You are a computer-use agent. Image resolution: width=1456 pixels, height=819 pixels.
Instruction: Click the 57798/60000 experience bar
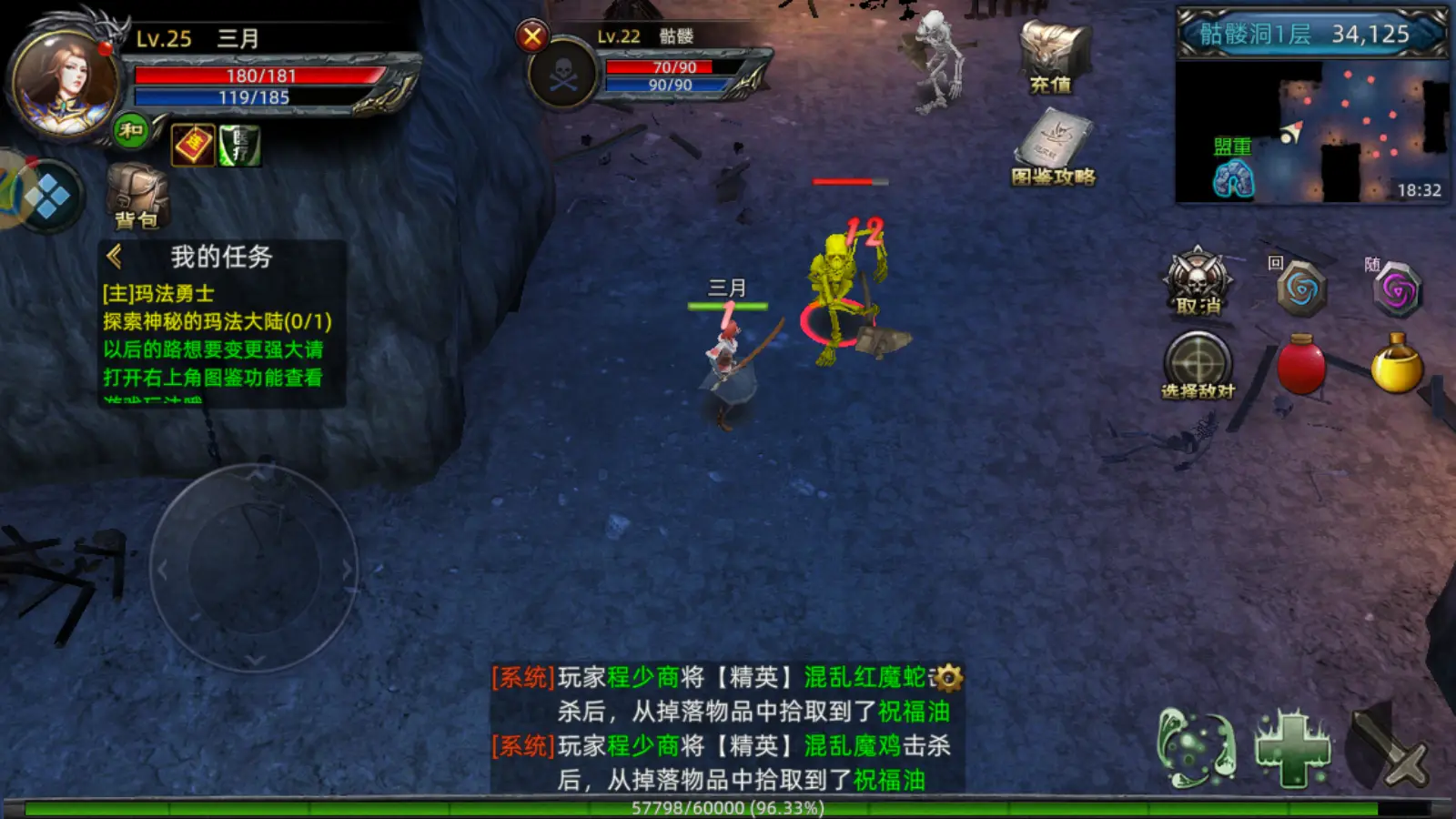coord(726,806)
